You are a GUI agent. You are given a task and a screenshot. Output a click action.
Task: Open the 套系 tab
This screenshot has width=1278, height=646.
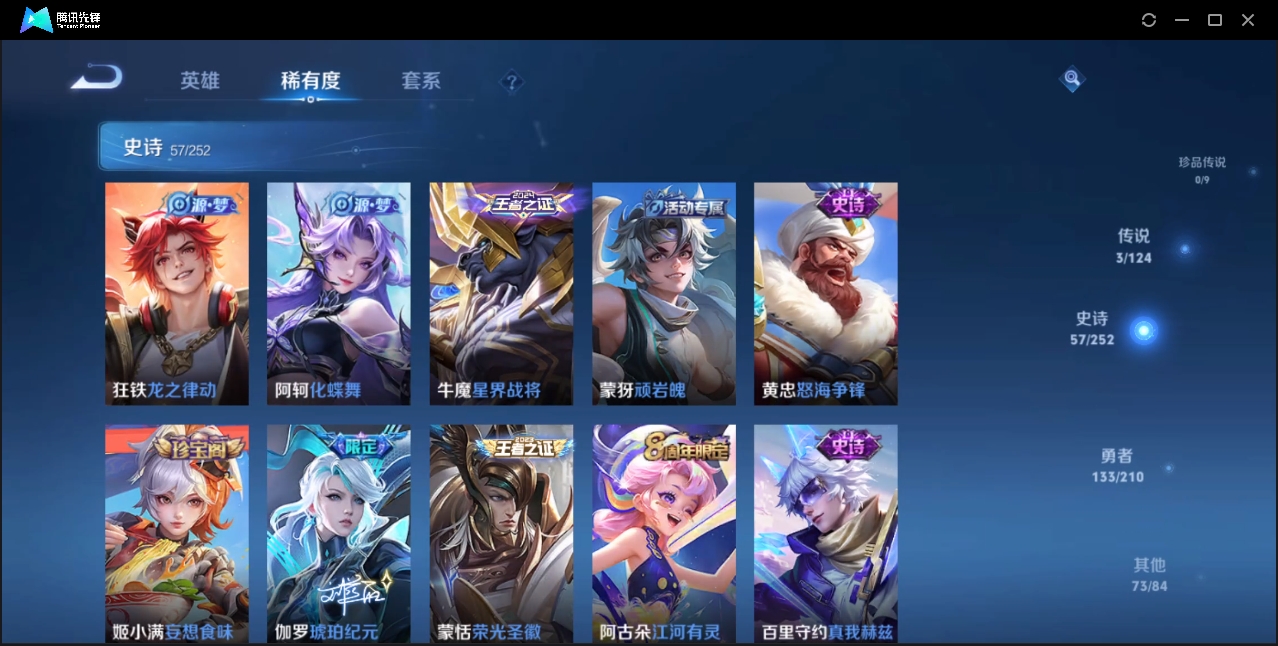point(420,81)
